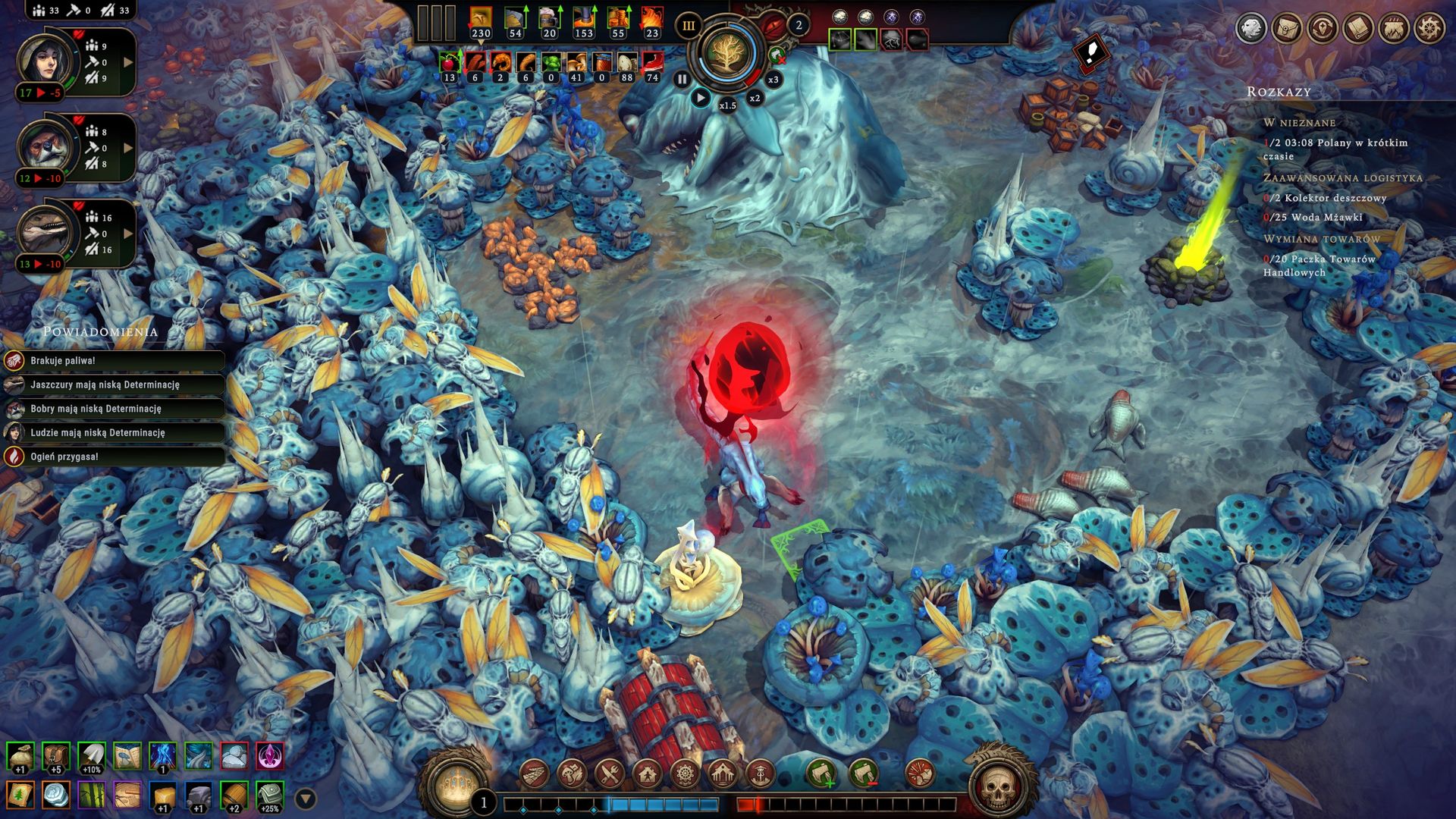
Task: Choose the x1.5 game speed
Action: coord(727,105)
